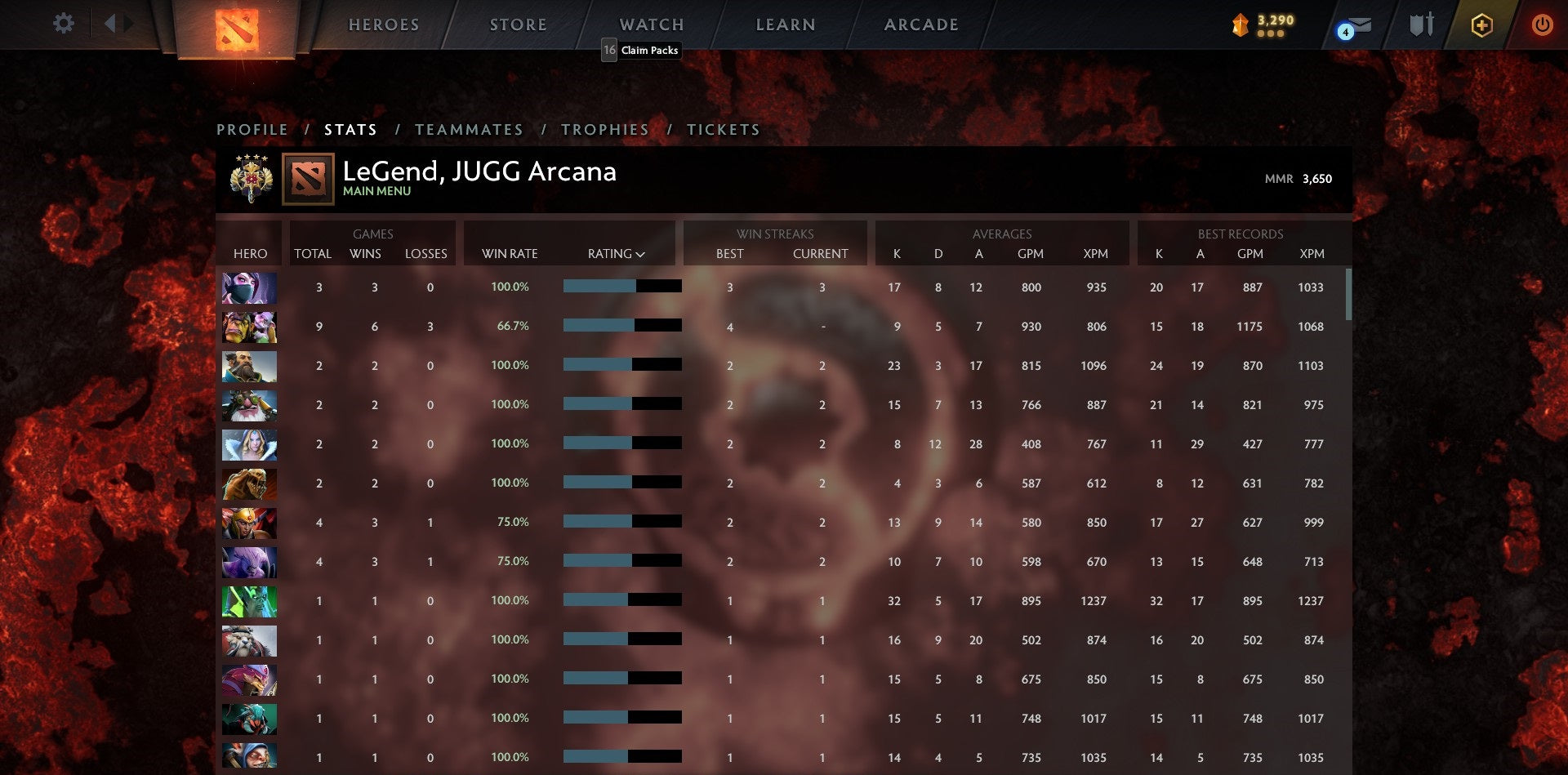Click the MAIN MENU link under player name

click(x=376, y=191)
